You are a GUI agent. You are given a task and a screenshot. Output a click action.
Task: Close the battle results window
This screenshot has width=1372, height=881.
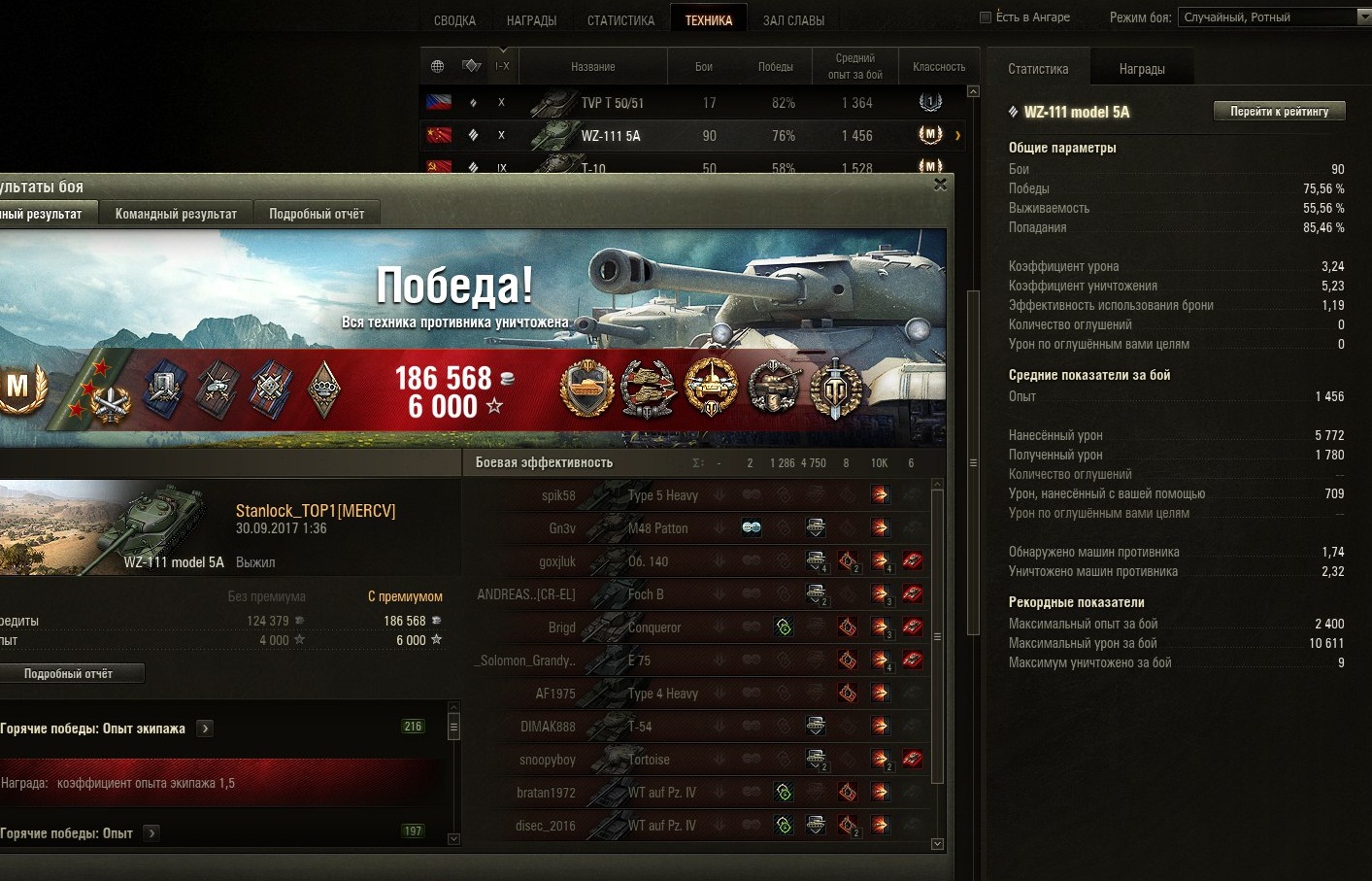tap(940, 185)
